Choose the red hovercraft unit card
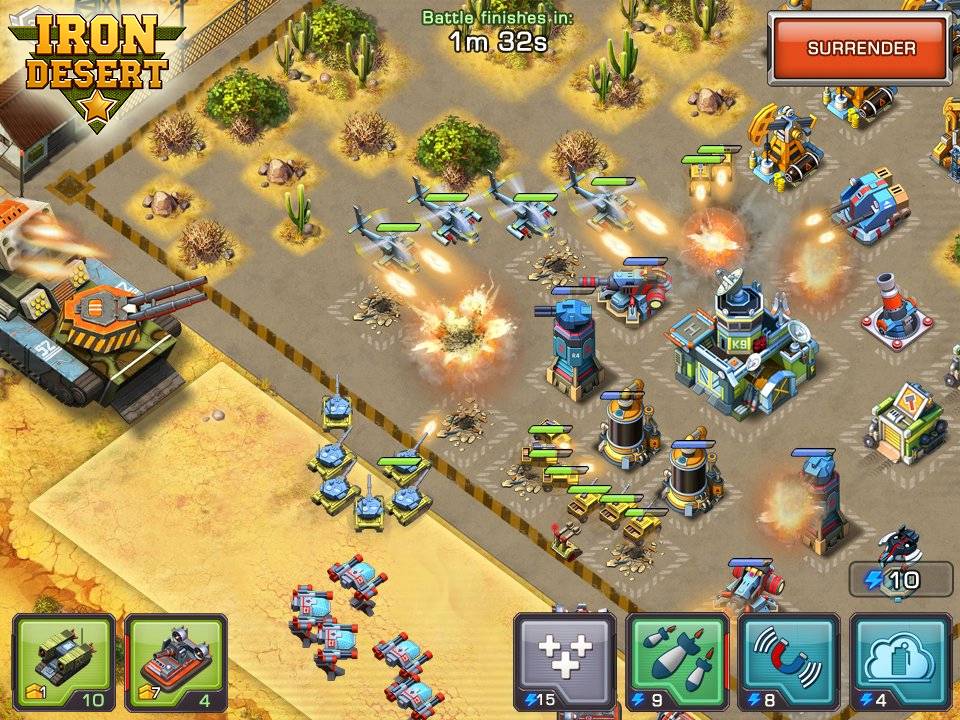The height and width of the screenshot is (720, 960). (x=175, y=662)
